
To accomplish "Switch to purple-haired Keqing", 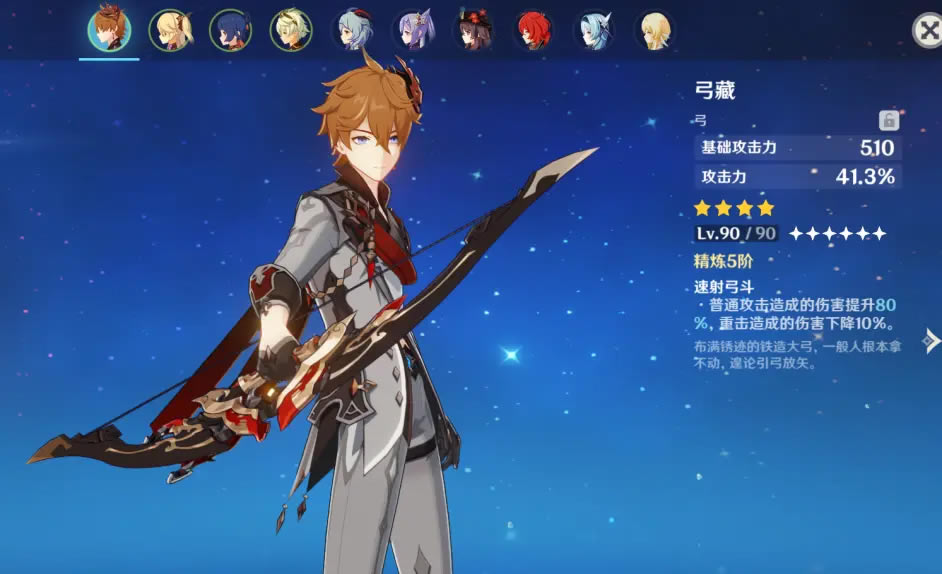I will [414, 30].
